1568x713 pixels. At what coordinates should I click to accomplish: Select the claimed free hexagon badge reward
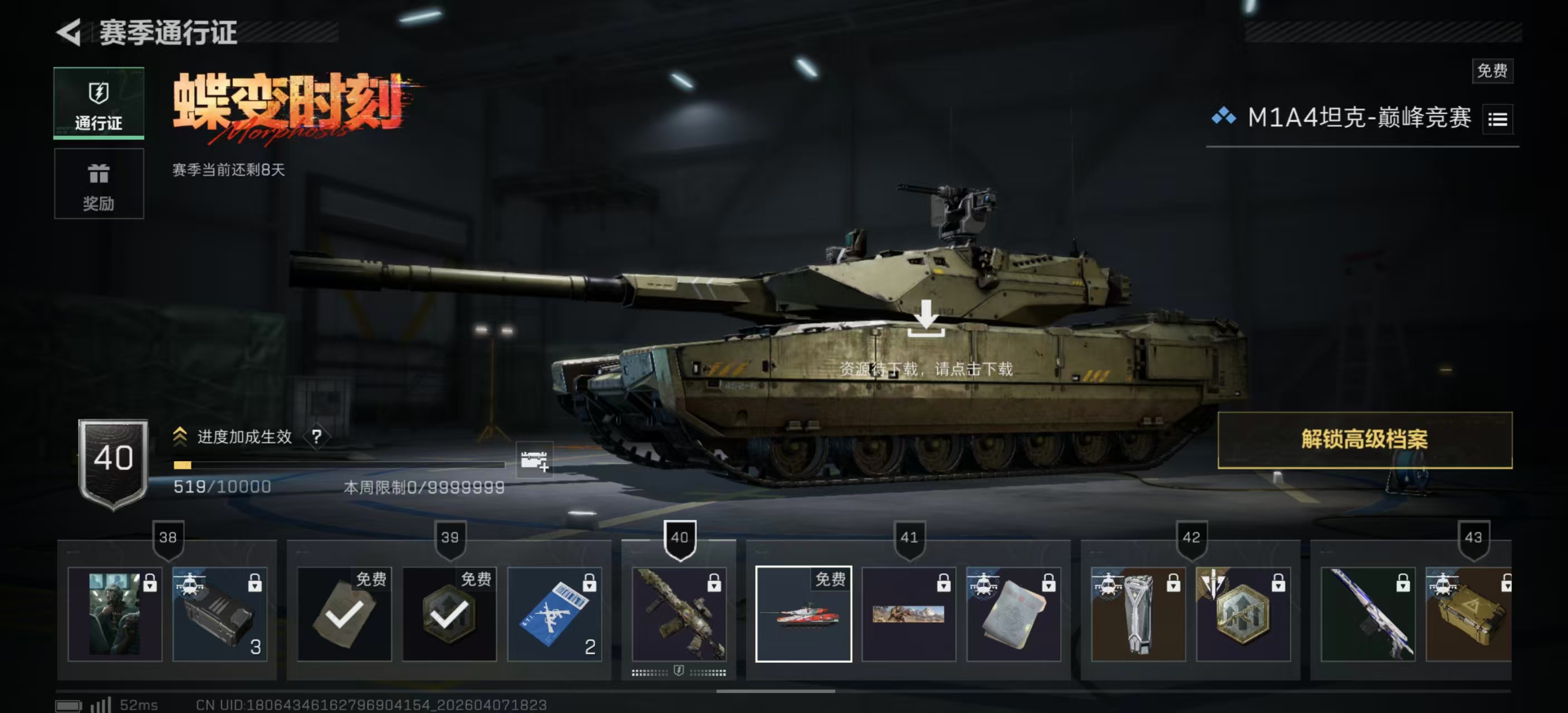tap(449, 614)
